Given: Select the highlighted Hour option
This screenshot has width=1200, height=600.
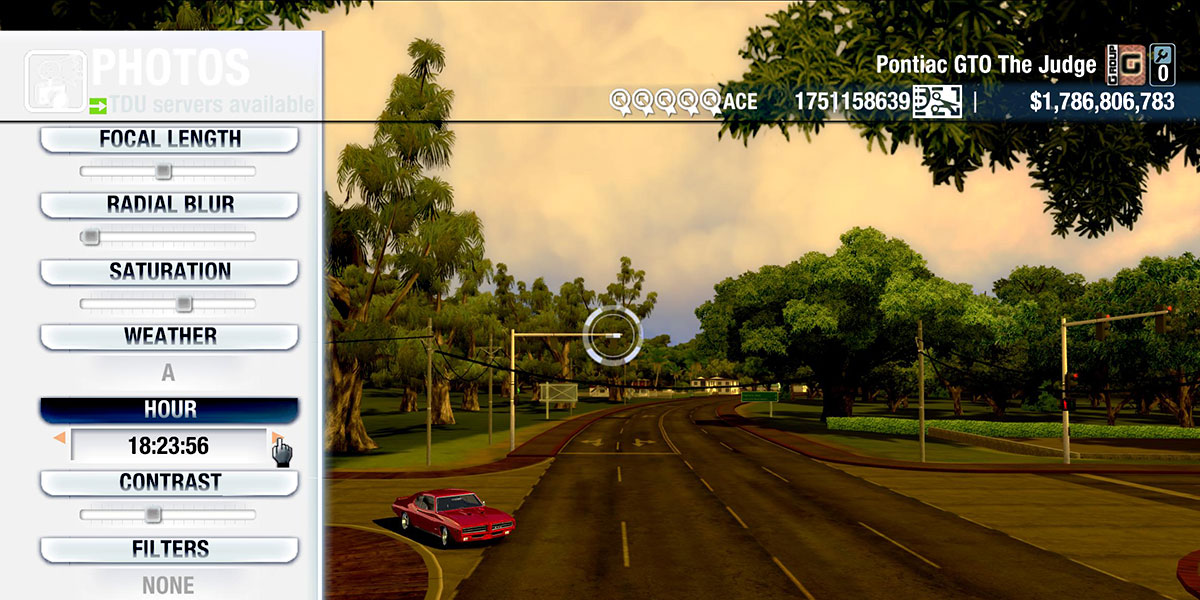Looking at the screenshot, I should (x=169, y=410).
